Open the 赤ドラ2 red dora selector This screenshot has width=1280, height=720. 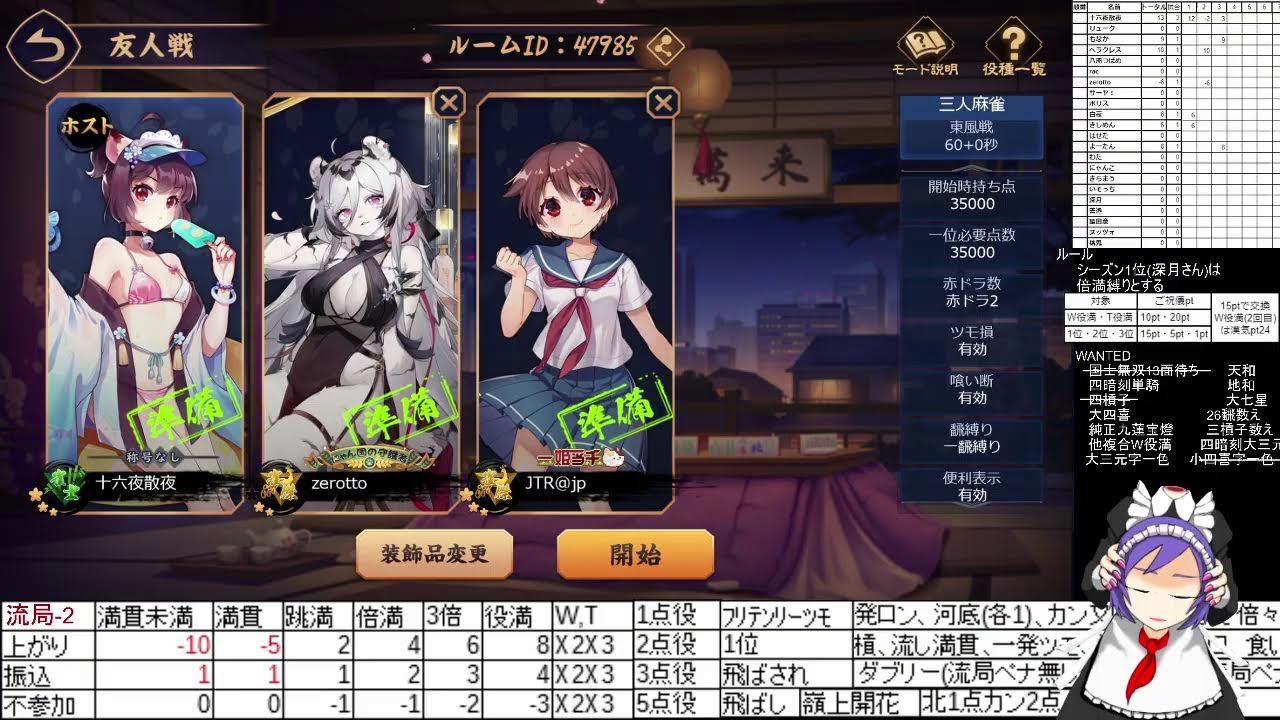971,291
